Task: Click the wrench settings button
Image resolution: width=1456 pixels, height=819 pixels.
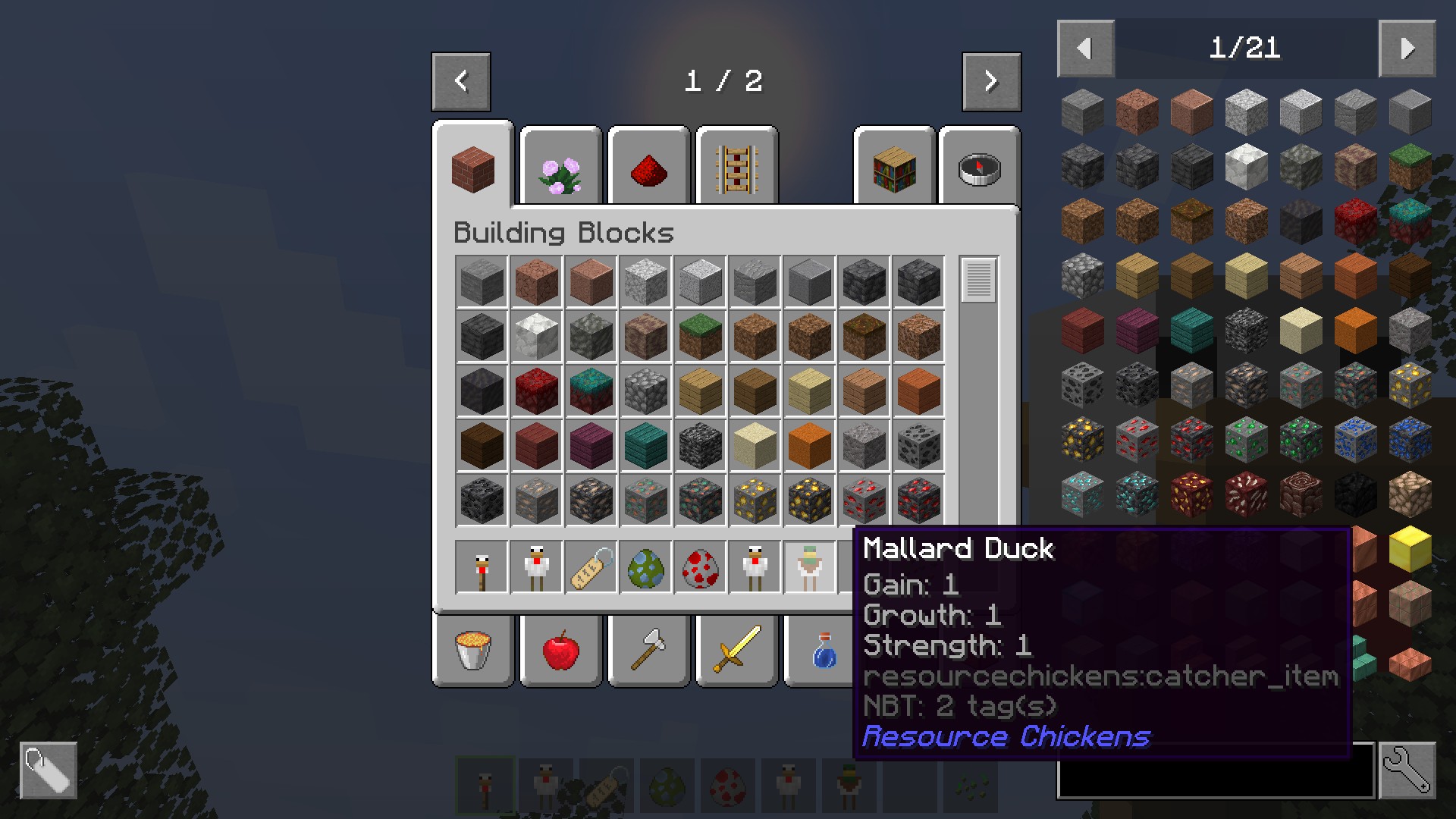Action: point(1407,770)
